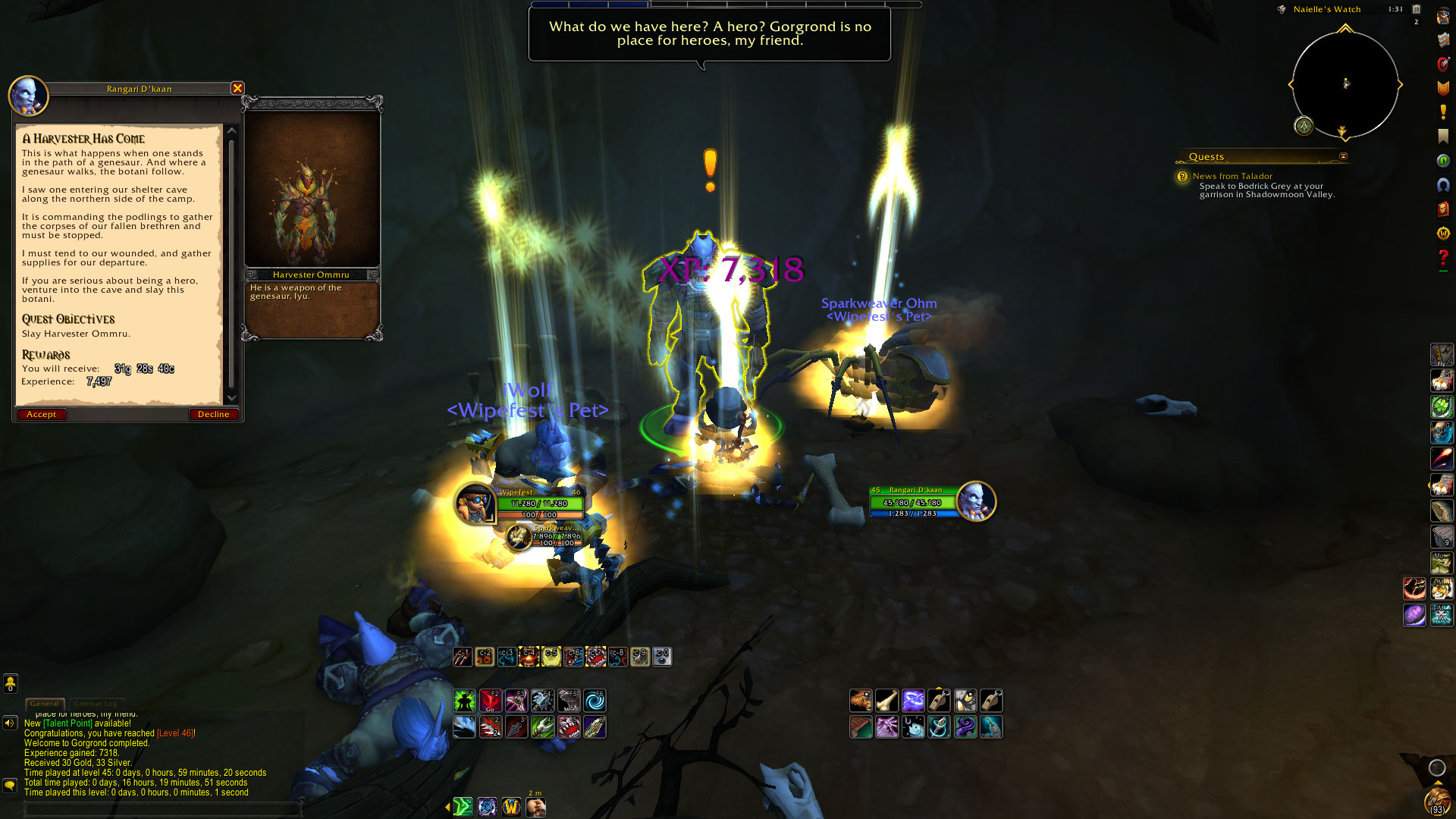Use the bone item on the right action bar

(886, 701)
